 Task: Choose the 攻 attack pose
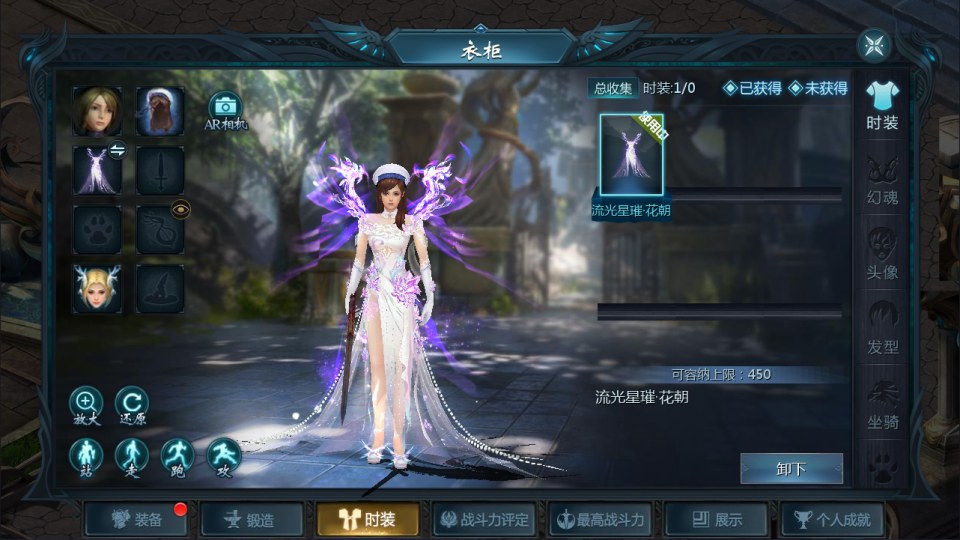[224, 455]
